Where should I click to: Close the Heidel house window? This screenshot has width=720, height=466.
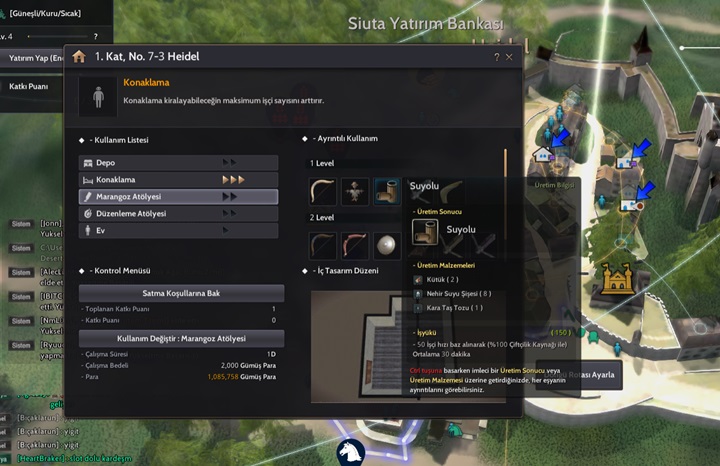click(x=509, y=57)
